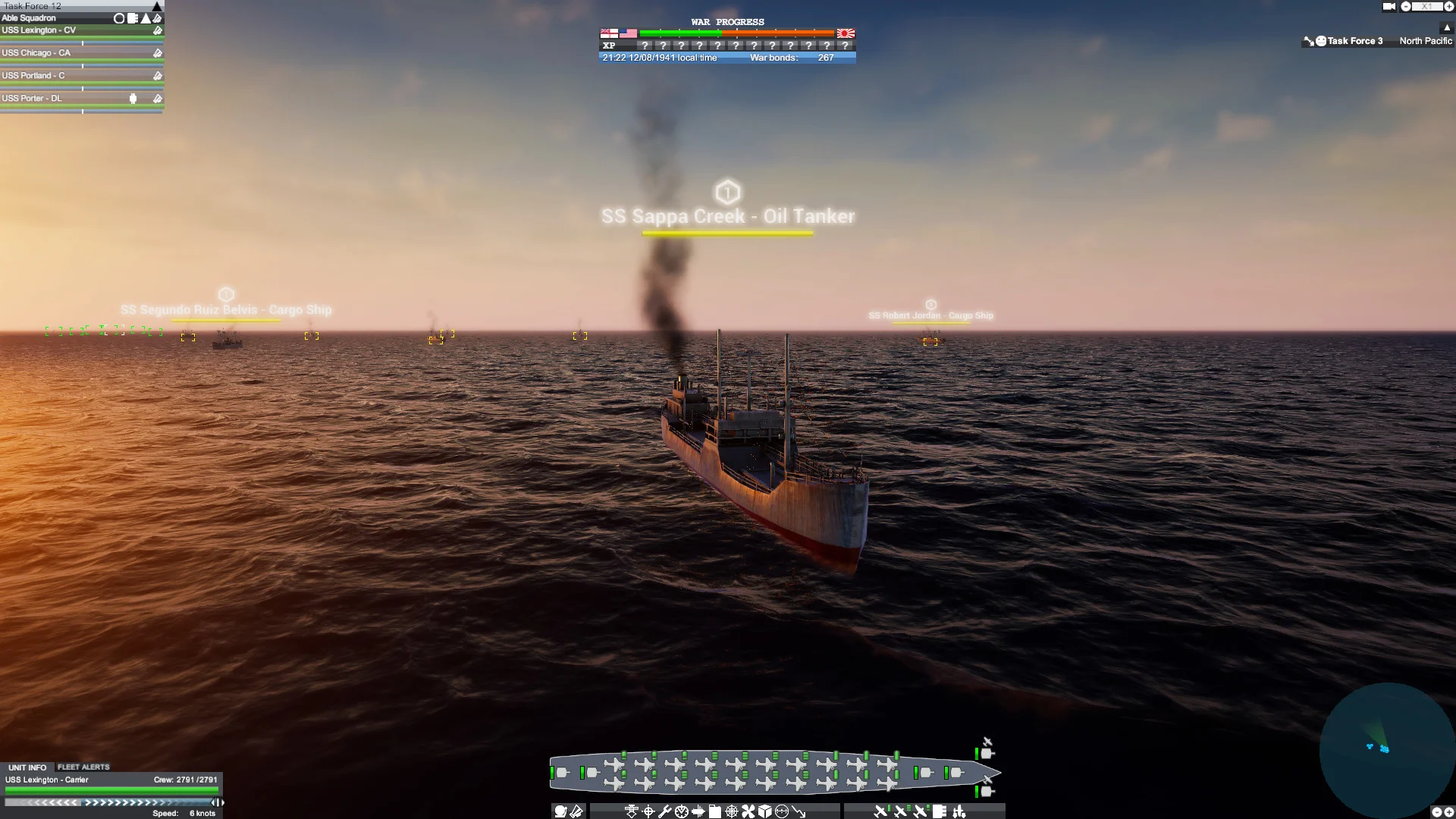Select the wrench damage control icon
This screenshot has width=1456, height=819.
pyautogui.click(x=665, y=811)
